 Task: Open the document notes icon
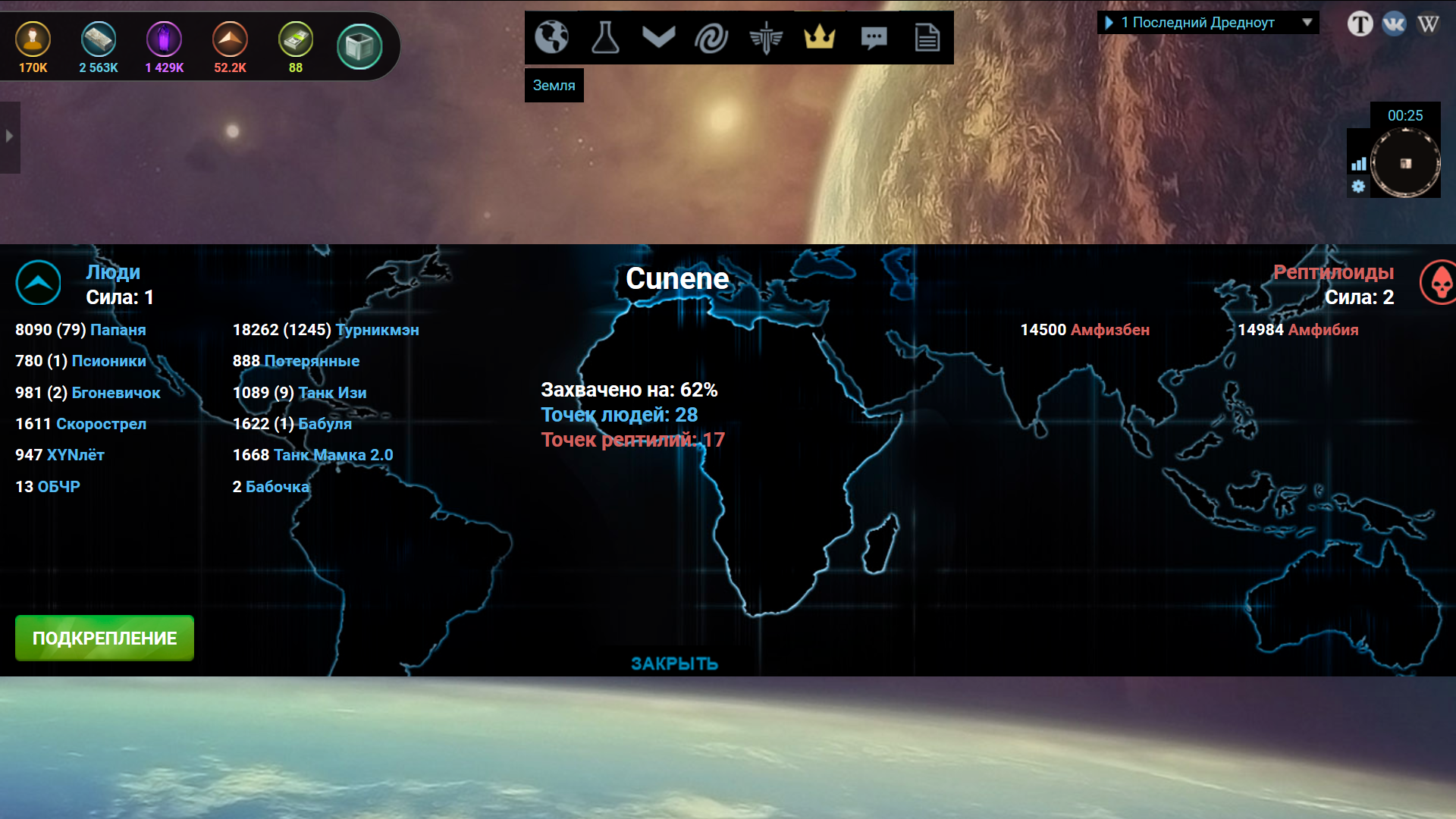[927, 36]
